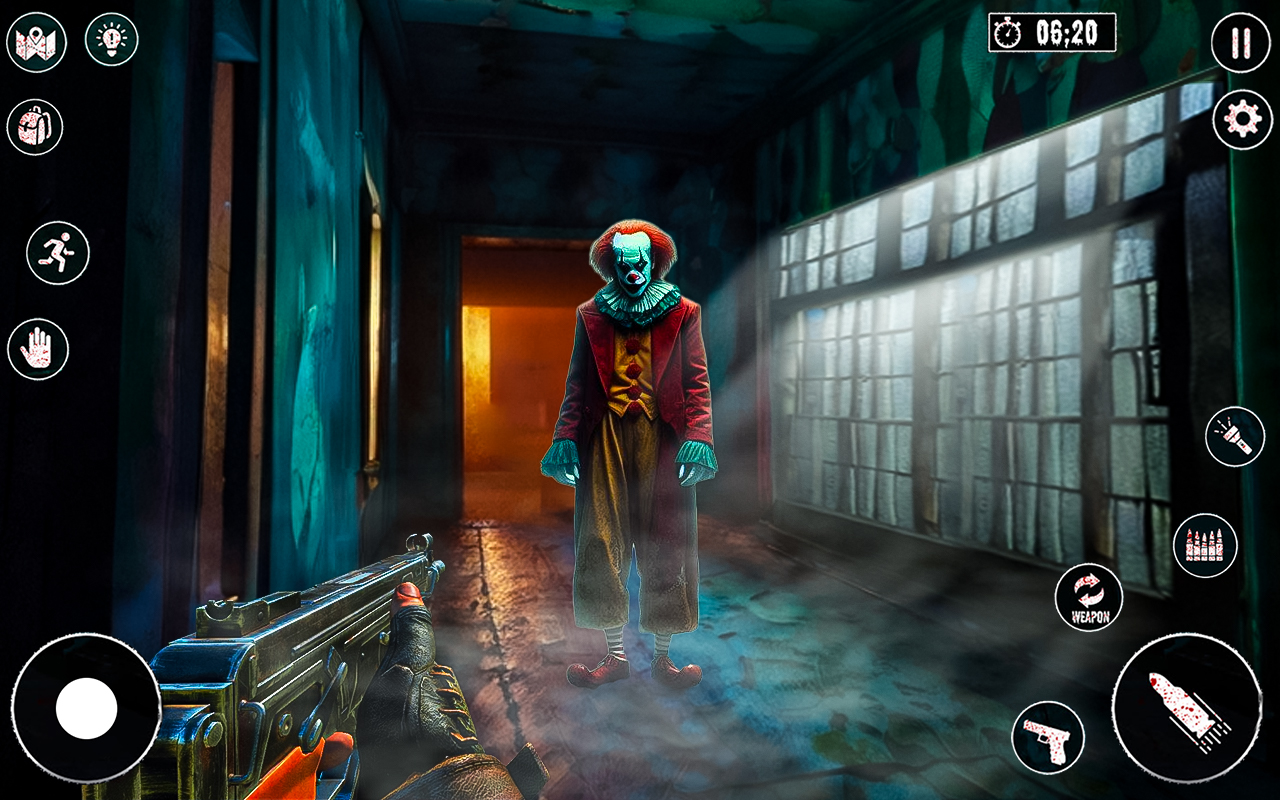Open the settings gear
Image resolution: width=1280 pixels, height=800 pixels.
1240,120
